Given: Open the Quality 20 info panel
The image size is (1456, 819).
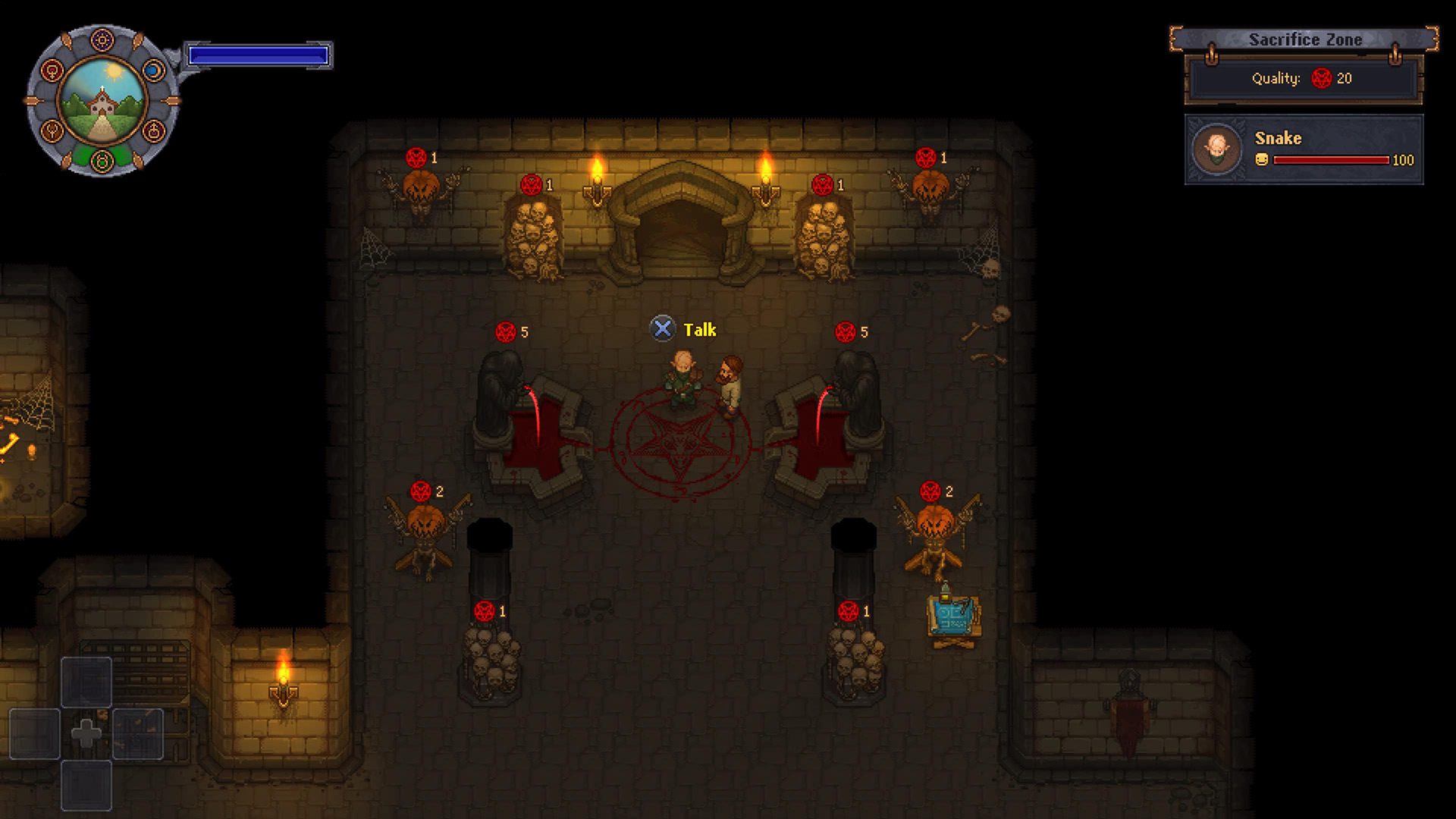Looking at the screenshot, I should tap(1302, 79).
